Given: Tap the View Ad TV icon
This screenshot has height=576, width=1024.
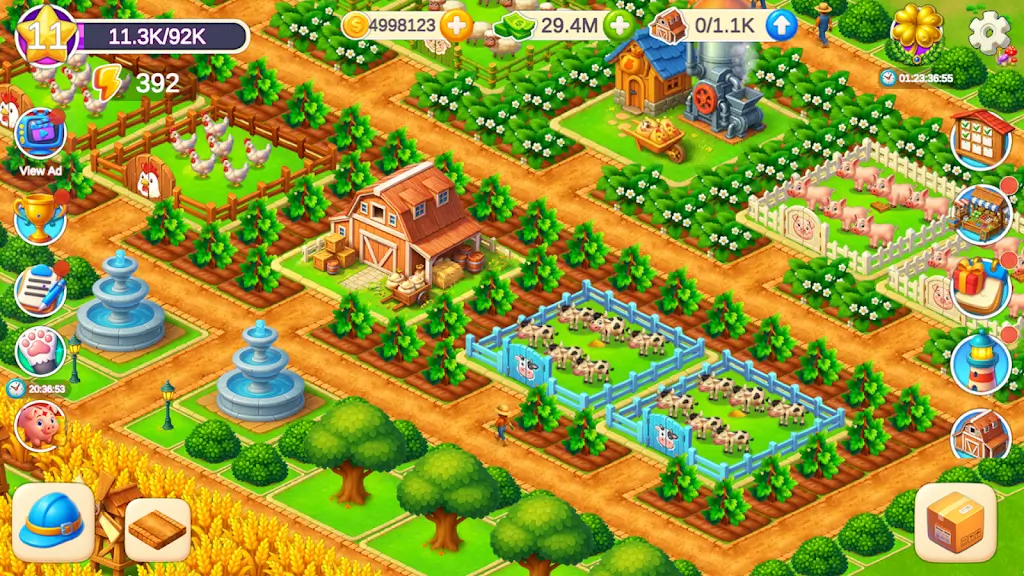Looking at the screenshot, I should [40, 134].
